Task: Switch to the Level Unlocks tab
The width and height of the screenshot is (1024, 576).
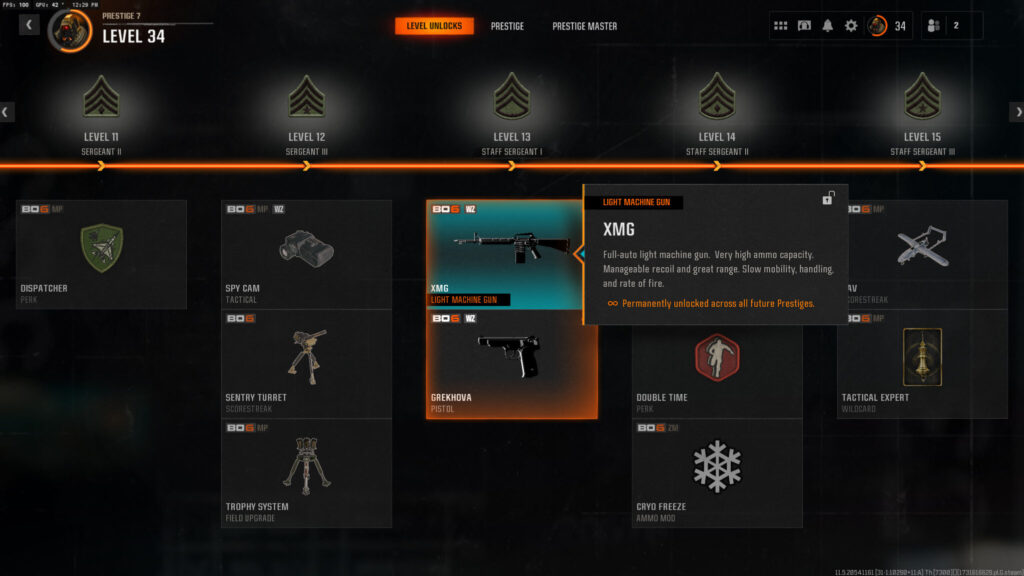Action: tap(434, 26)
